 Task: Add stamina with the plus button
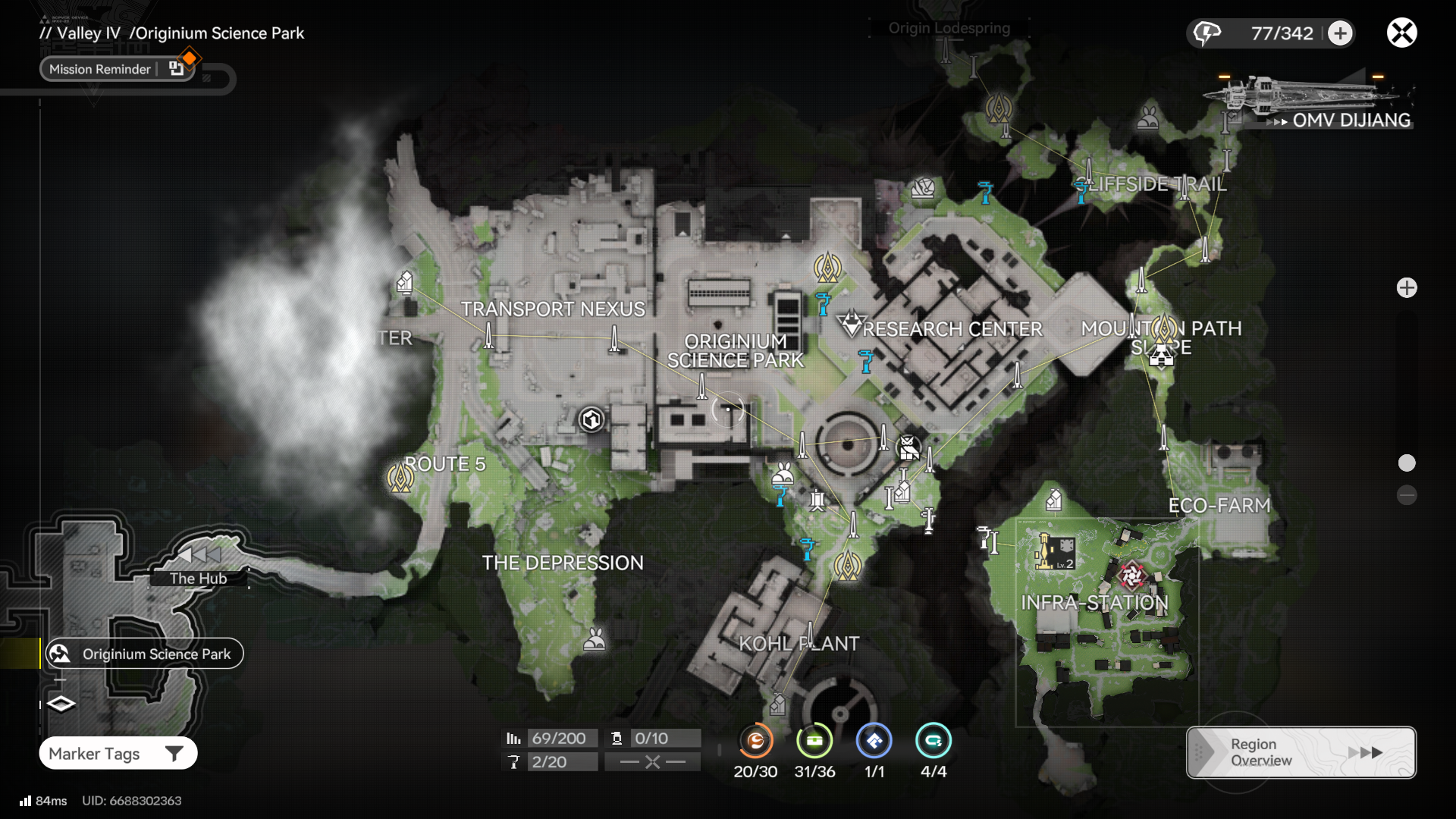click(1340, 33)
